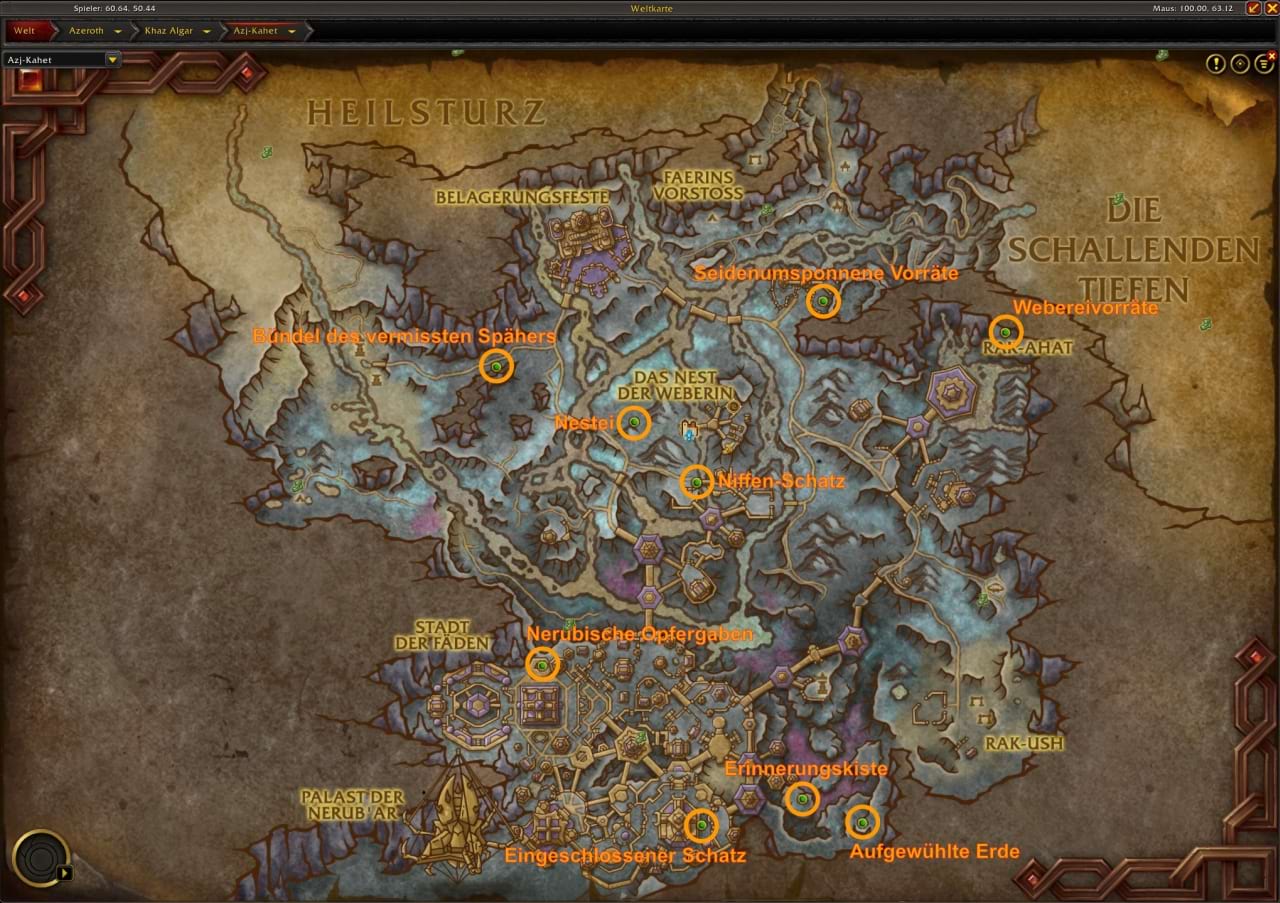Click the Niffen-Schatz treasure marker

pos(696,482)
